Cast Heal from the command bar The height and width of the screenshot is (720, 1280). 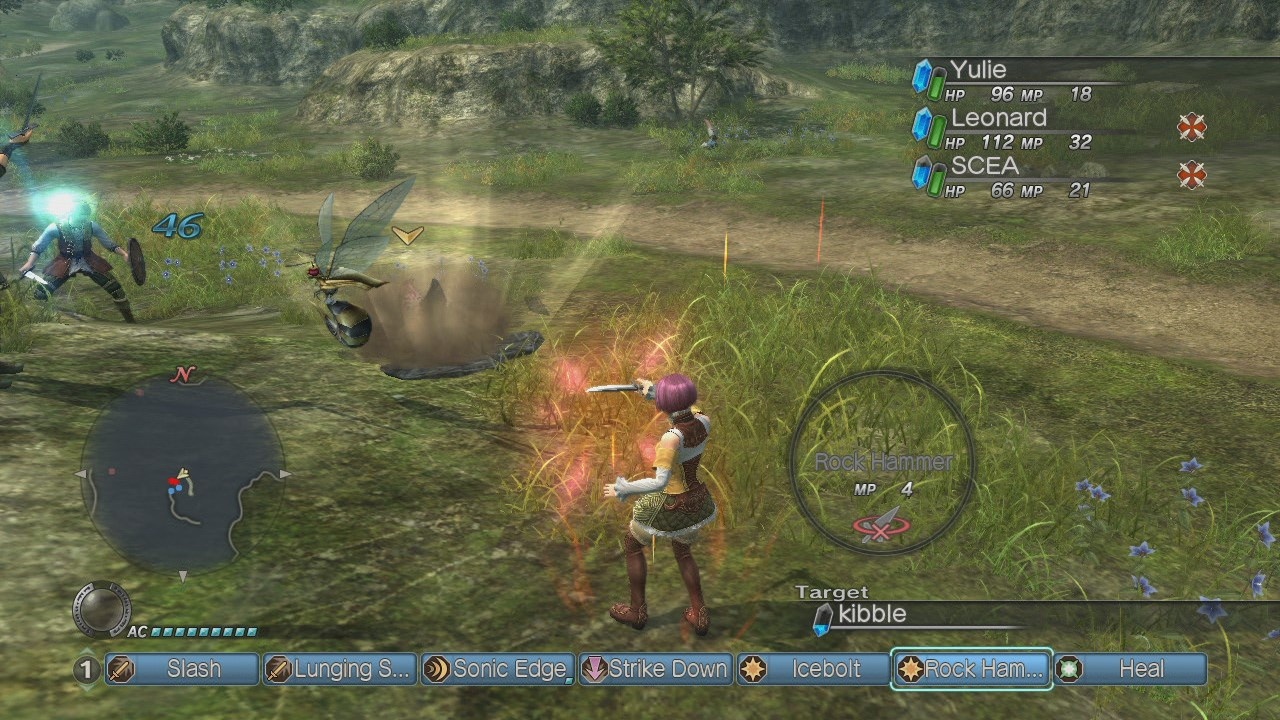pyautogui.click(x=1130, y=669)
